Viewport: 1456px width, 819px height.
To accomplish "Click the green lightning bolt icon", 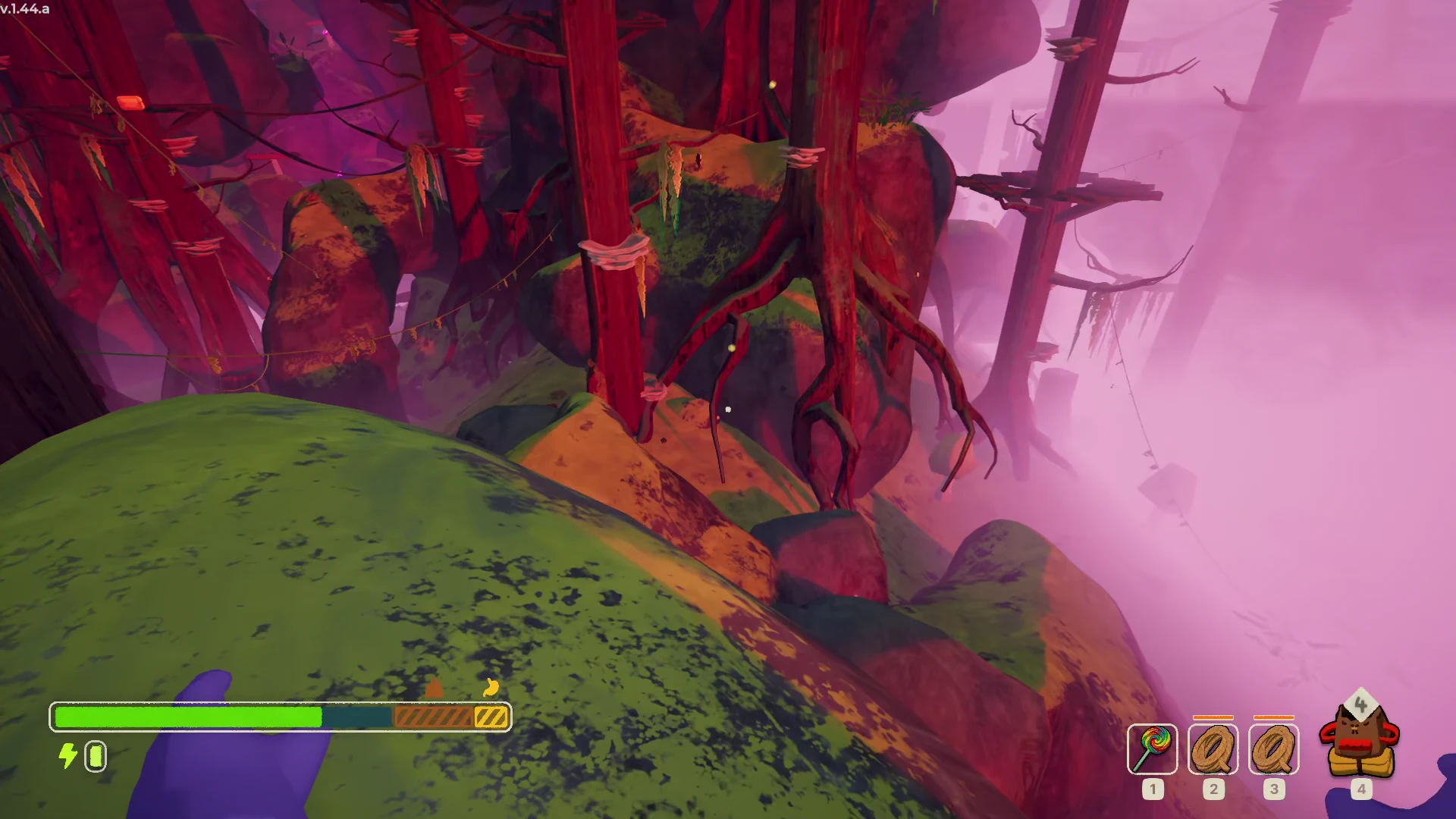I will [x=68, y=756].
